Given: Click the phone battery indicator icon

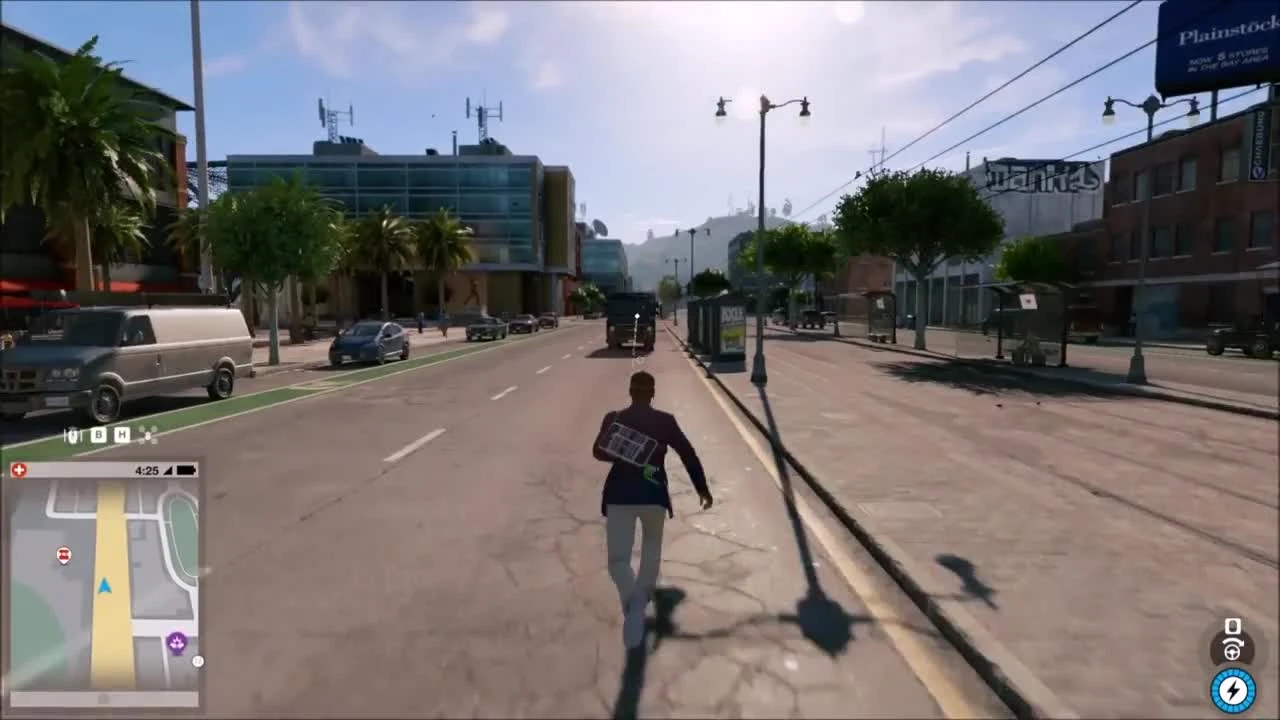Looking at the screenshot, I should pos(186,469).
